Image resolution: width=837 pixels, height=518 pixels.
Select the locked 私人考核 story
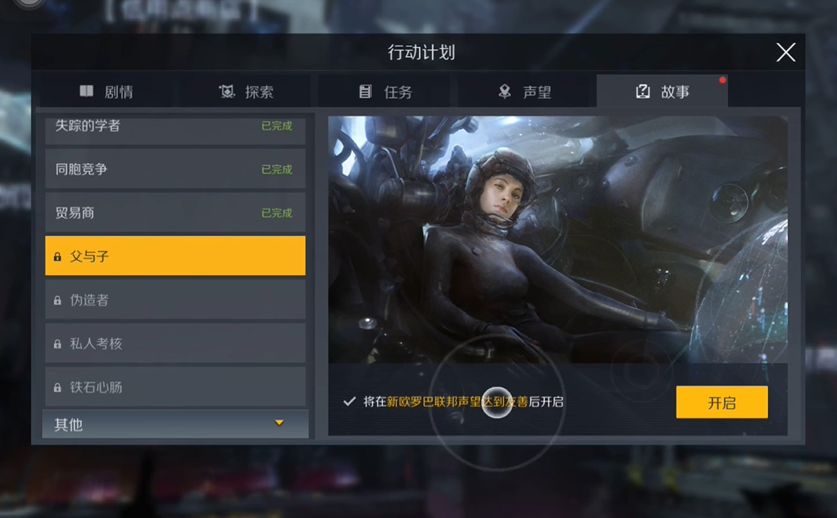pos(175,343)
